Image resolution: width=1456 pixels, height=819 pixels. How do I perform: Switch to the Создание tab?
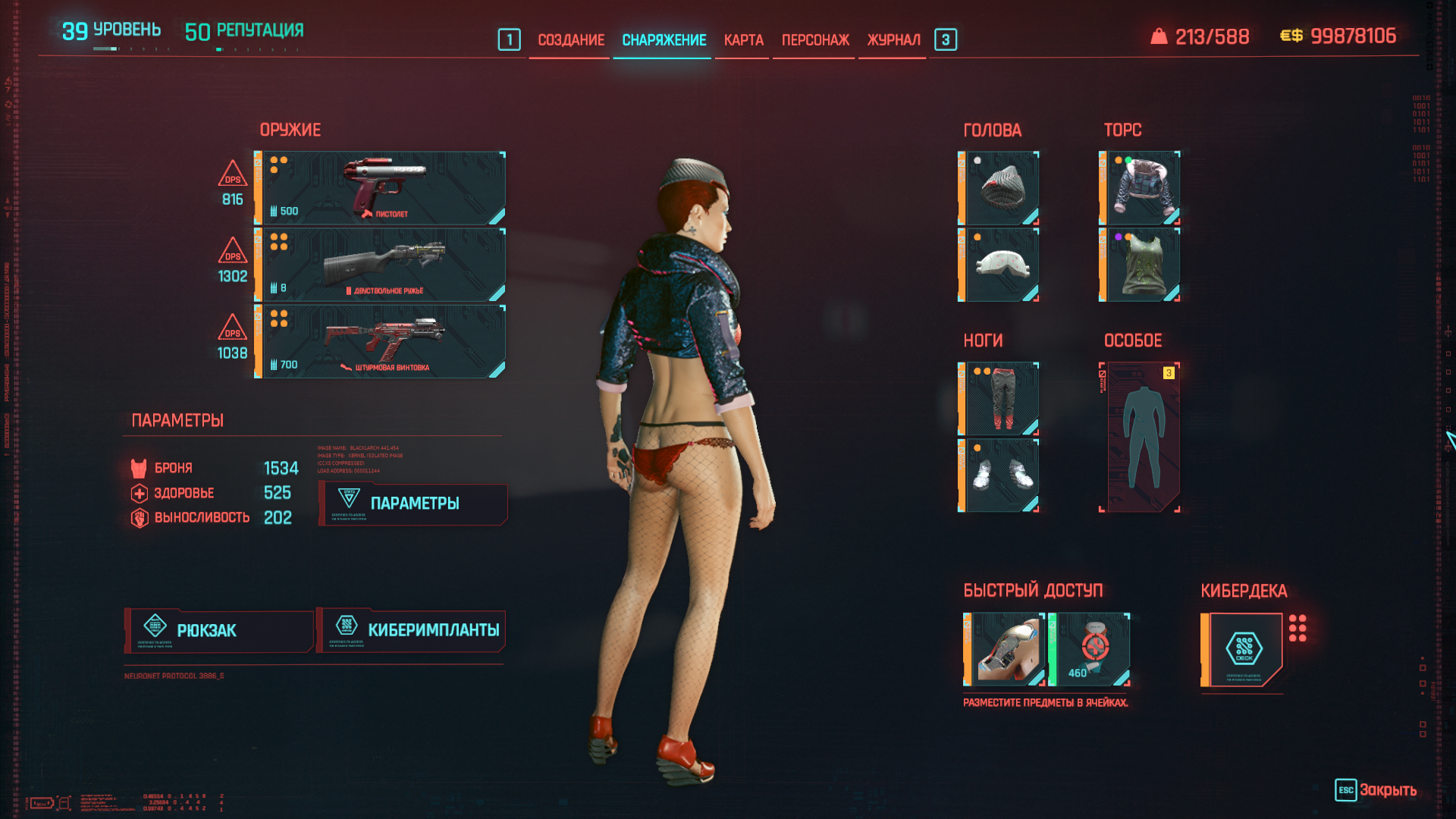coord(571,40)
